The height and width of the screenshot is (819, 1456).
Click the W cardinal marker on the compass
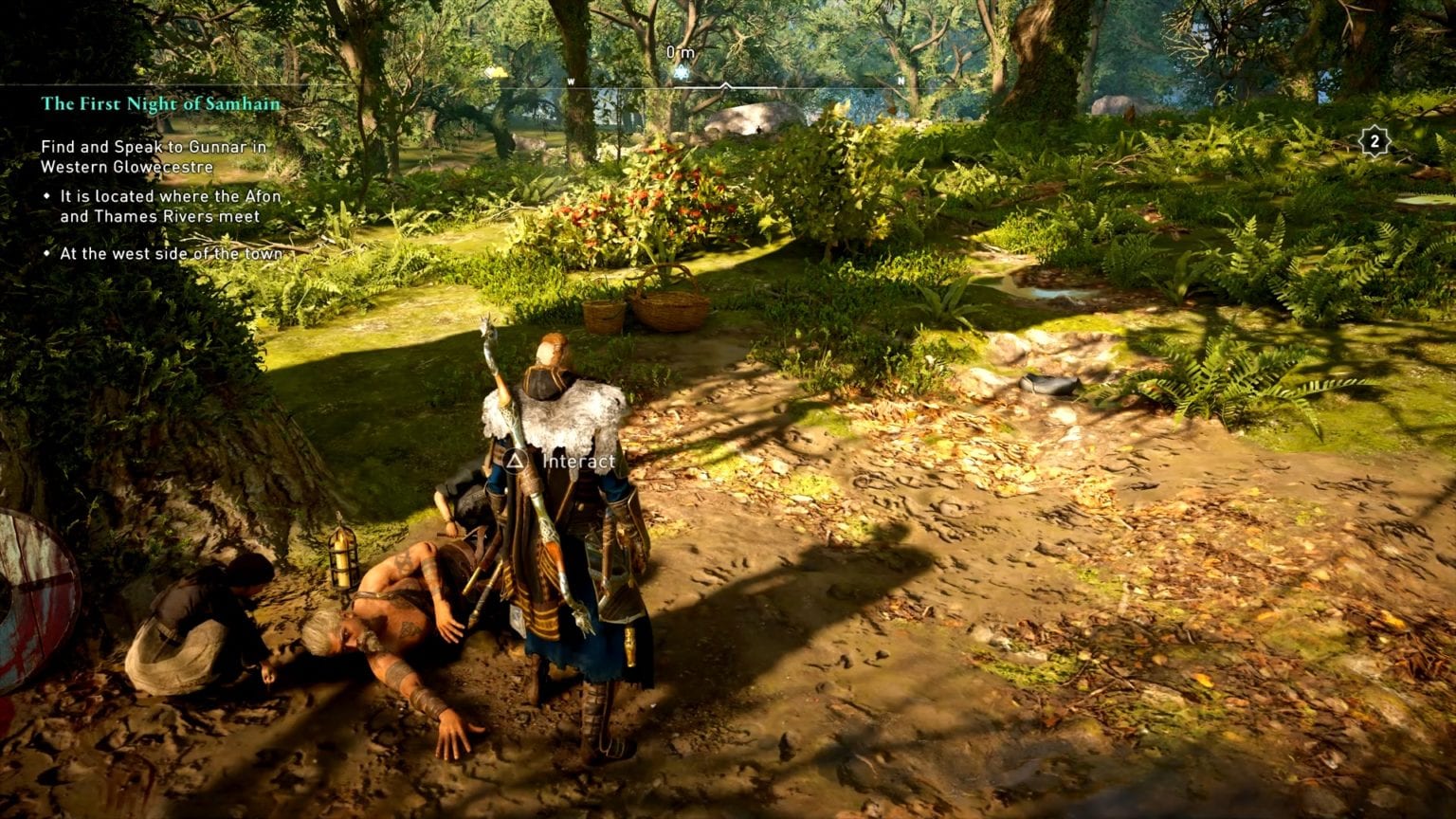(571, 82)
